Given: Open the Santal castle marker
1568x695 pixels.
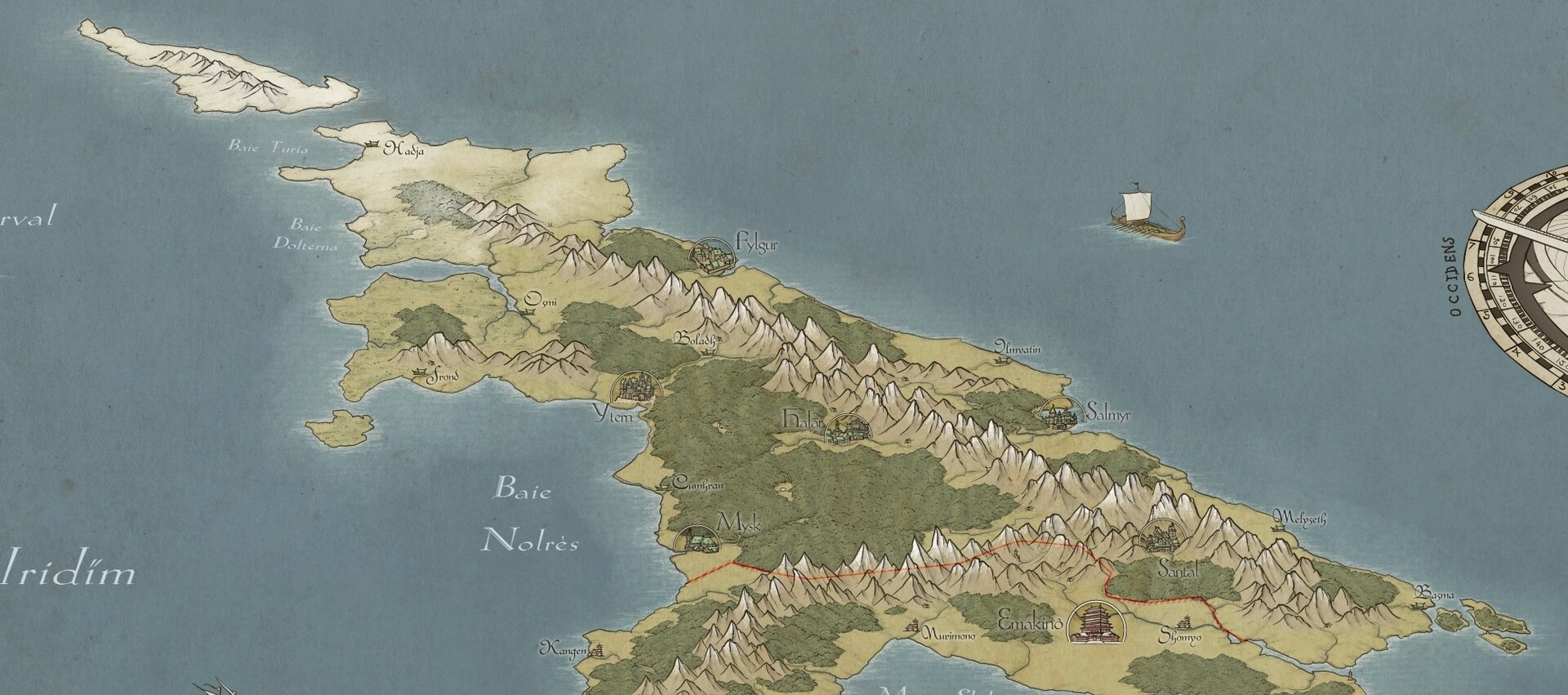Looking at the screenshot, I should pyautogui.click(x=1161, y=537).
